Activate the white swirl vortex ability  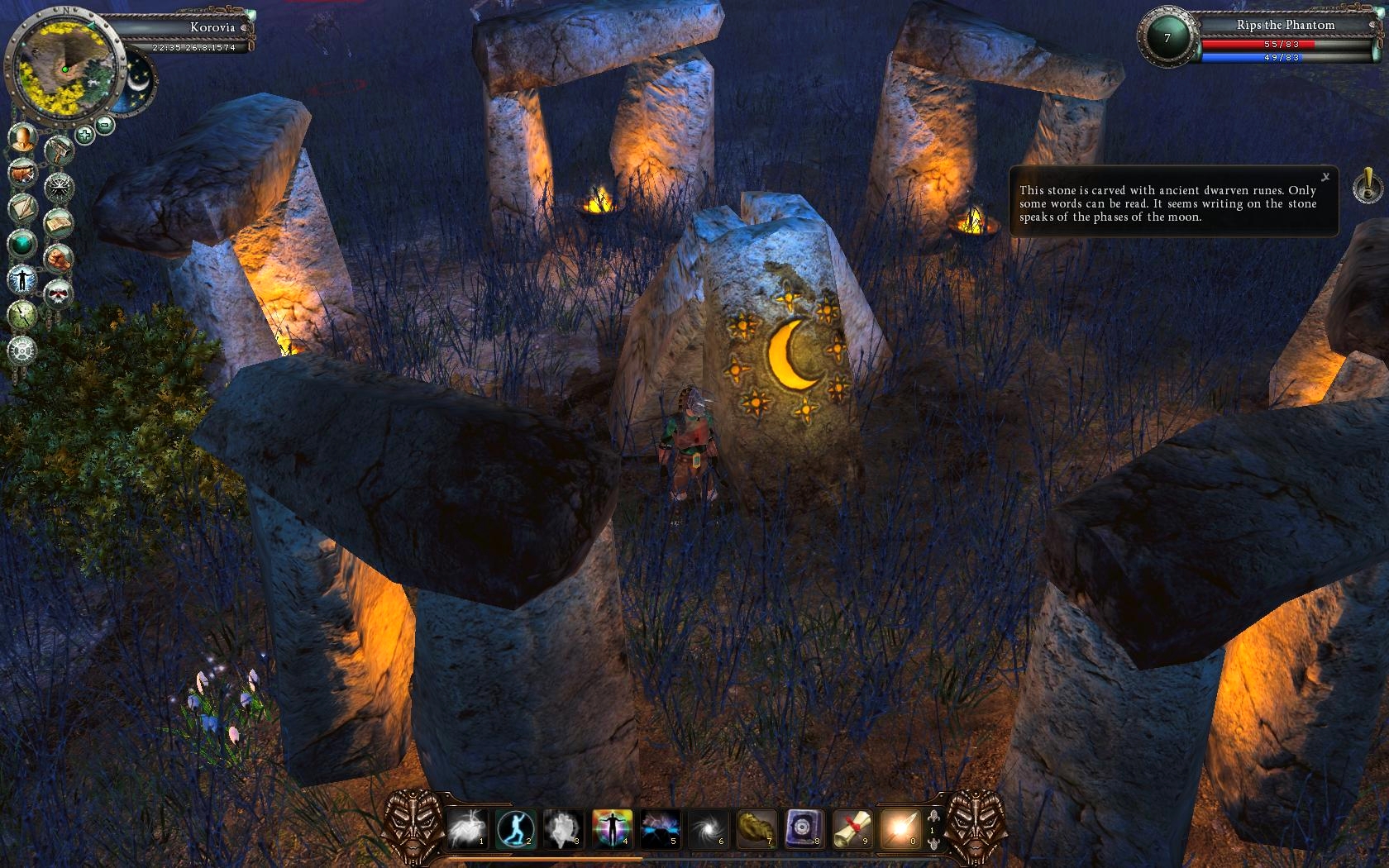coord(708,827)
